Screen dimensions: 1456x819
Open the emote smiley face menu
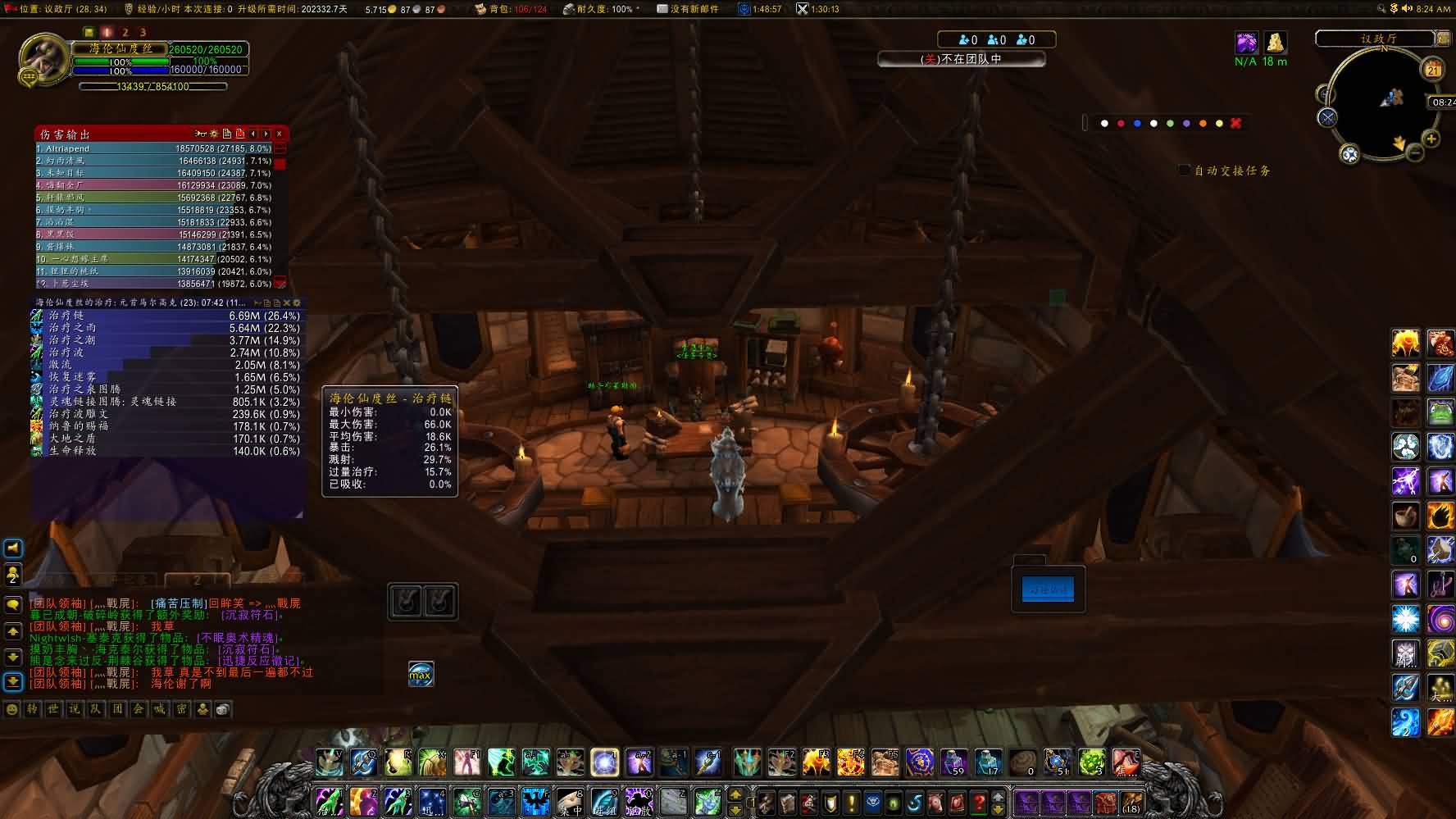[x=12, y=709]
